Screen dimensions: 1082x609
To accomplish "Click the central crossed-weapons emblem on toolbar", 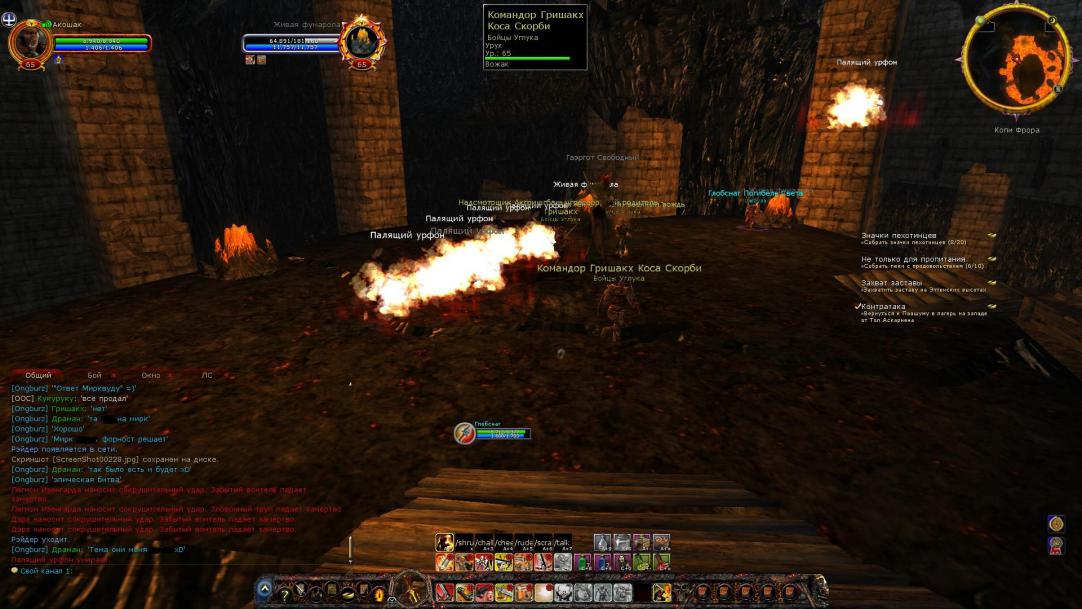I will (410, 589).
